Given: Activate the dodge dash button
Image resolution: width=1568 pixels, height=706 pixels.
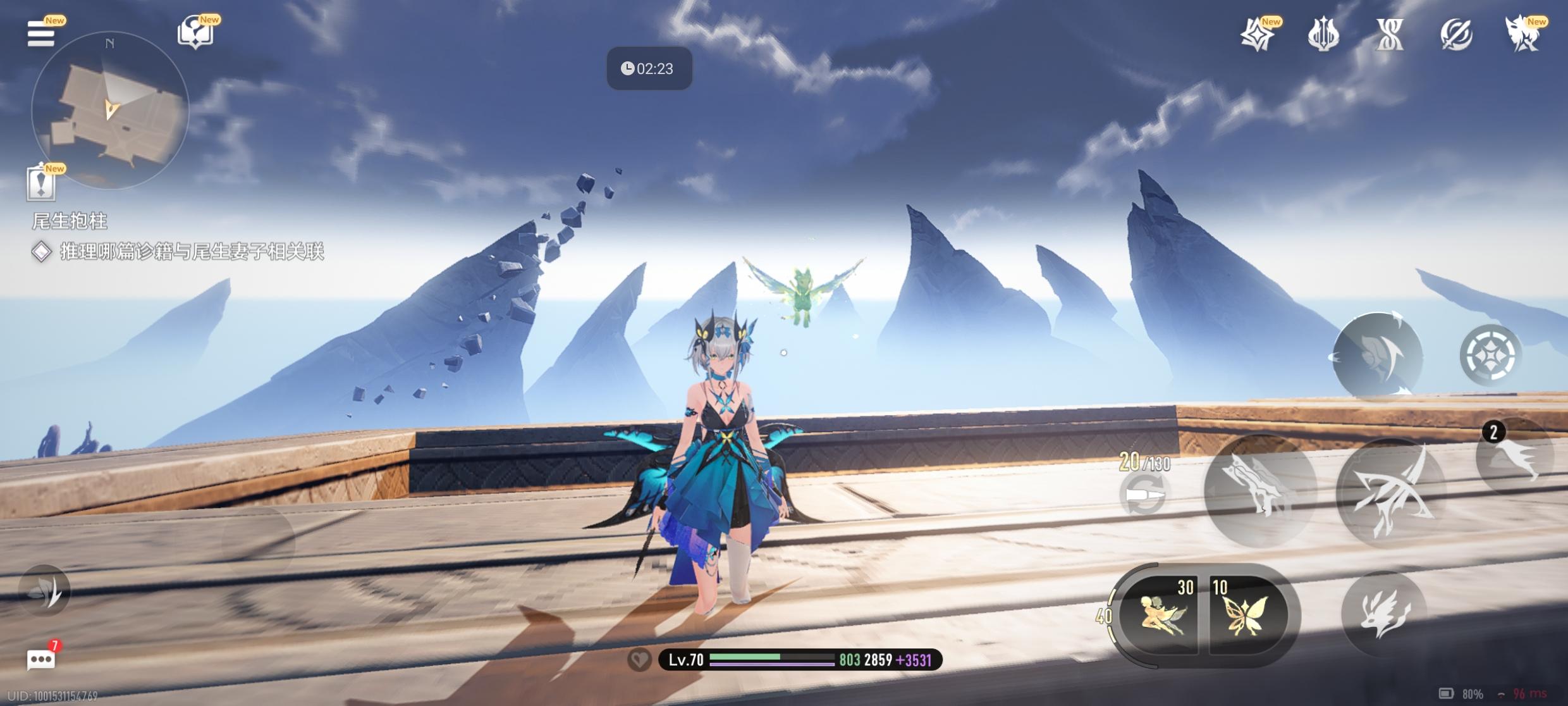Looking at the screenshot, I should point(1378,356).
